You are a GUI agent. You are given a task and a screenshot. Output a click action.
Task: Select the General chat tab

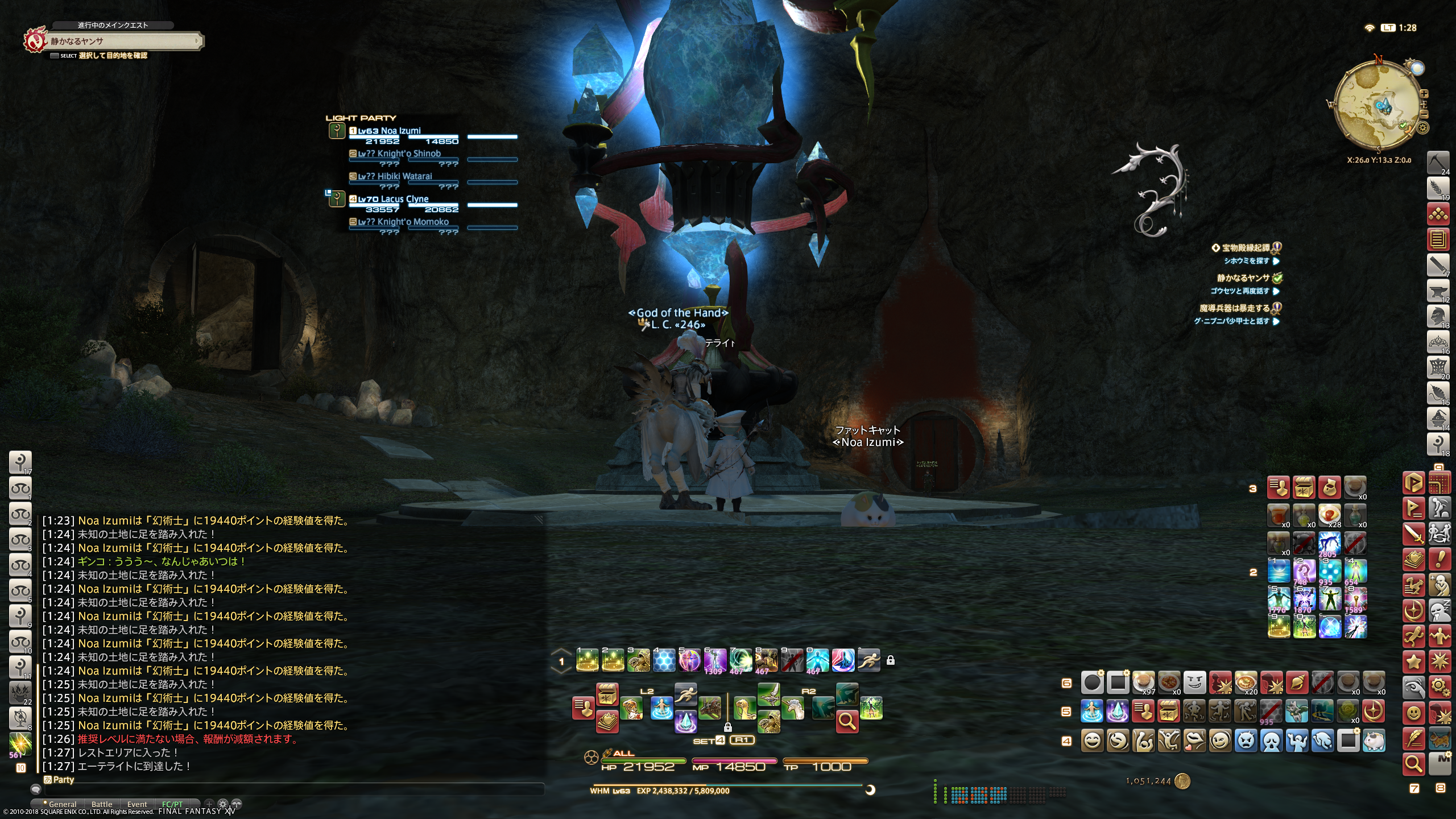pyautogui.click(x=63, y=804)
